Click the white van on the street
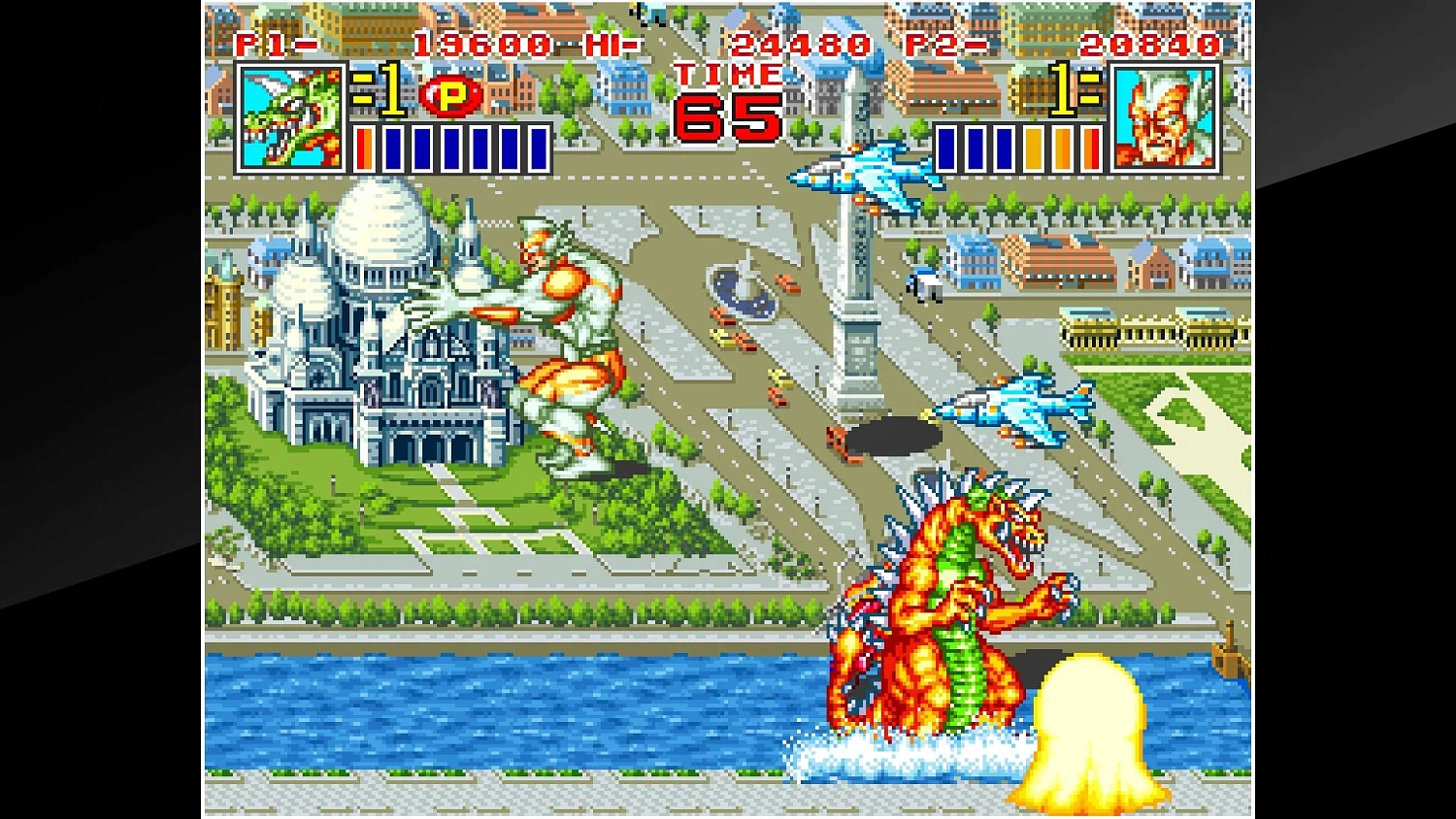Viewport: 1456px width, 819px height. 924,280
